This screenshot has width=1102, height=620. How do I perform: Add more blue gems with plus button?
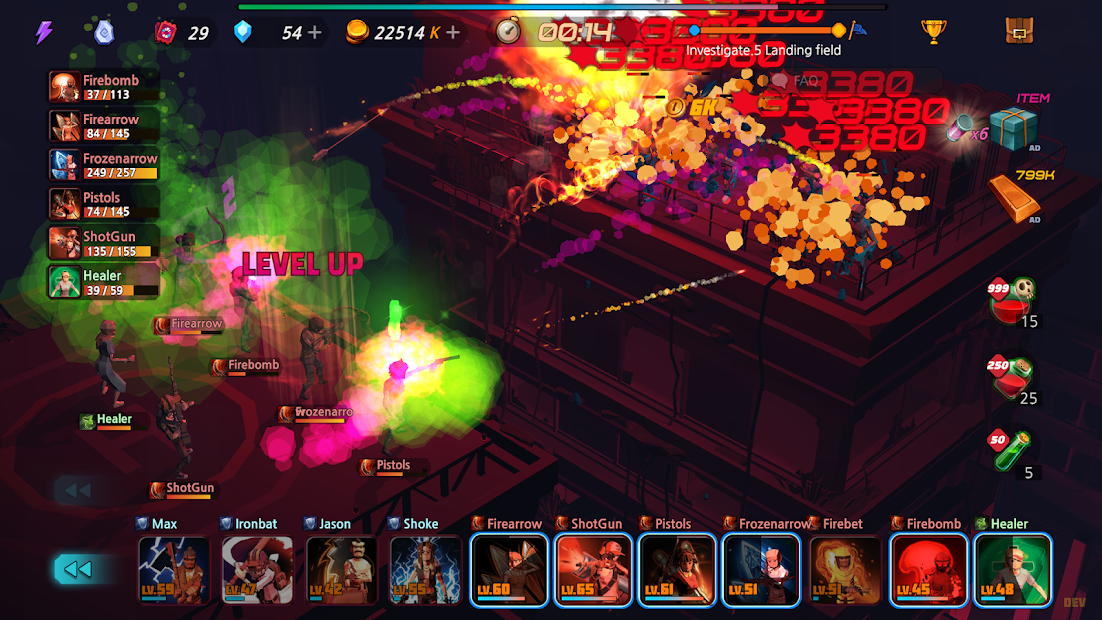point(315,33)
